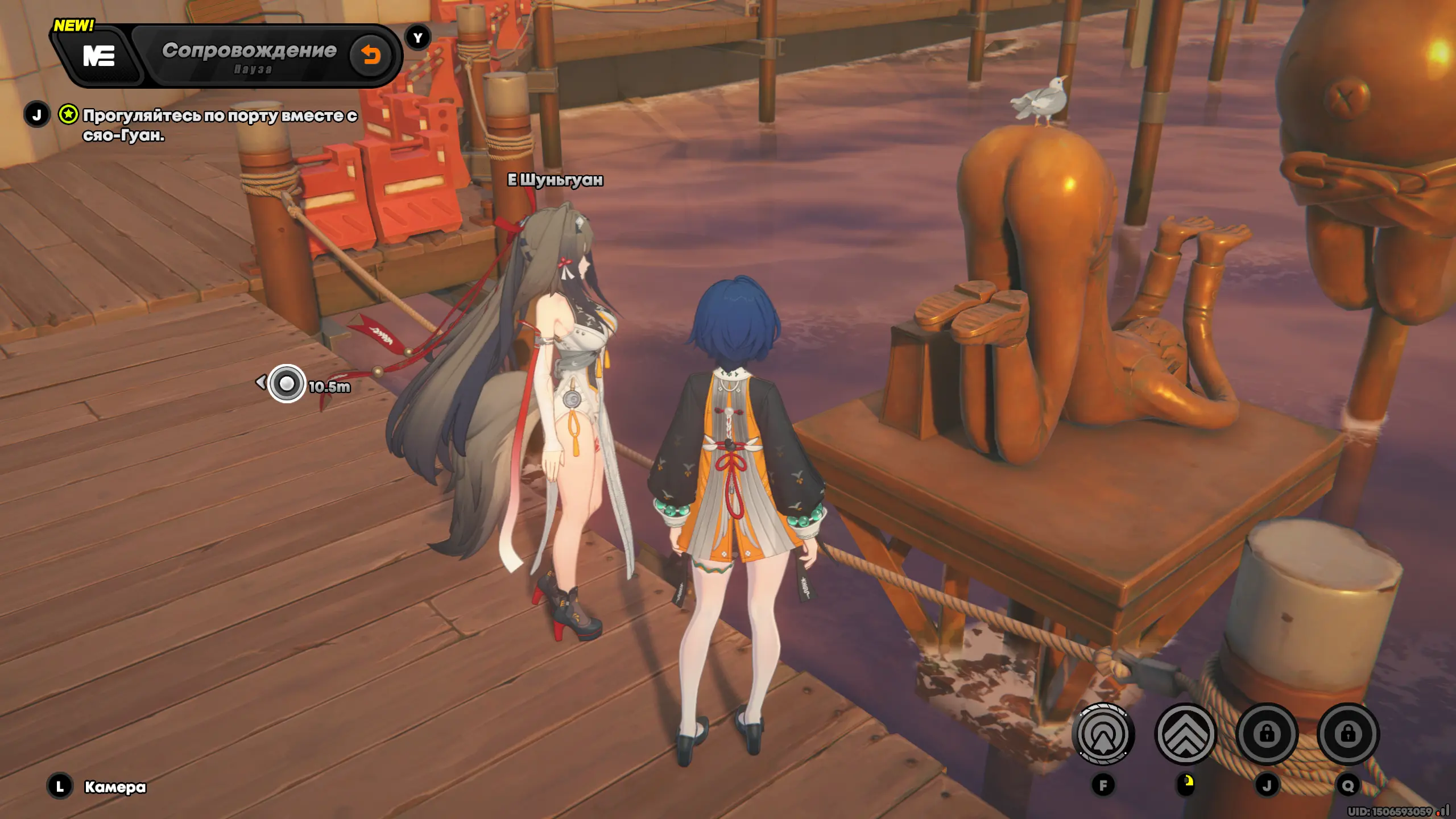Click the orange return arrow button
Screen dimensions: 1456x819
click(371, 55)
